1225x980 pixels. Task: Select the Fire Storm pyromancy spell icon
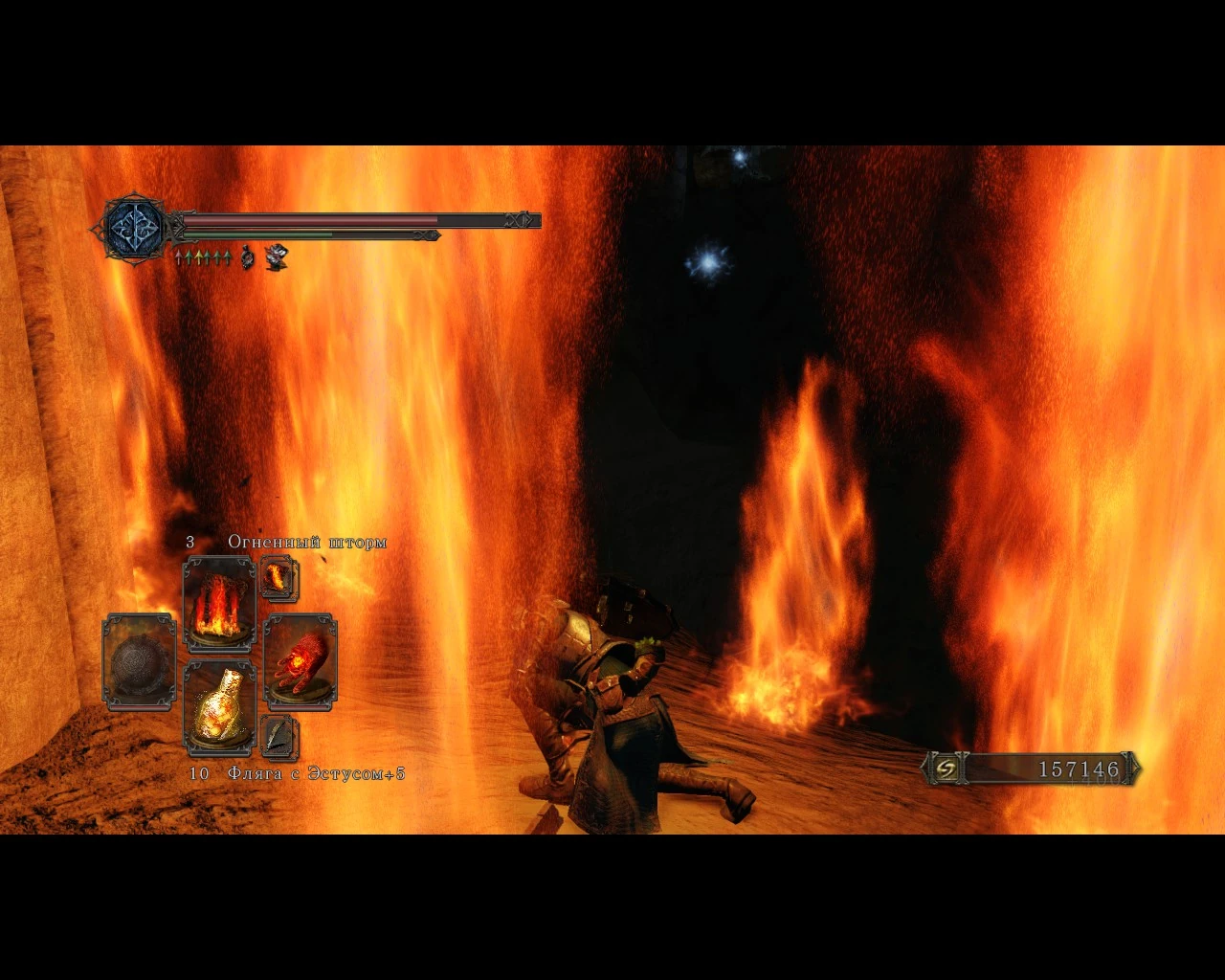218,603
